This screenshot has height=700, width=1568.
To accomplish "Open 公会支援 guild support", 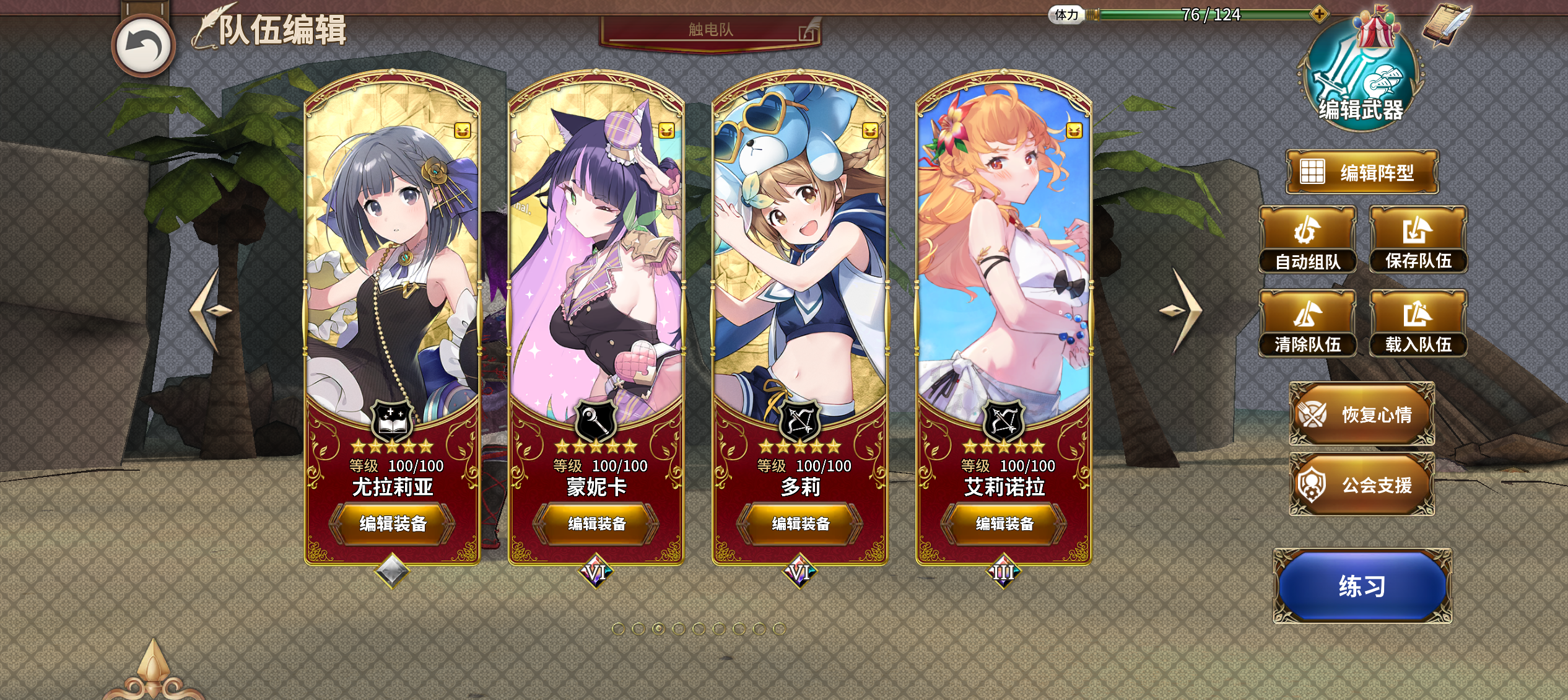I will coord(1362,484).
